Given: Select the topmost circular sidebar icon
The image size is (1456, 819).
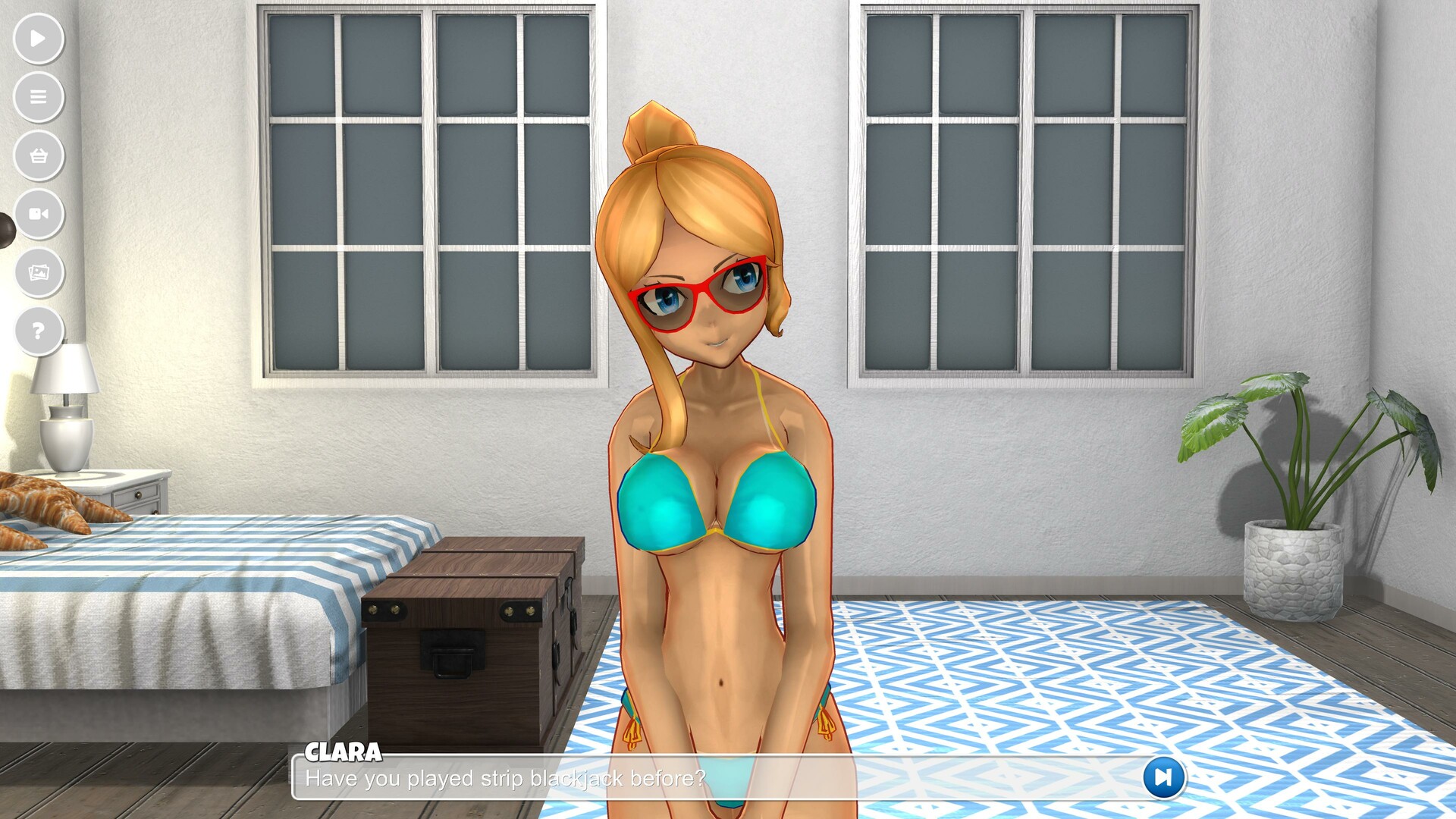Looking at the screenshot, I should [39, 39].
